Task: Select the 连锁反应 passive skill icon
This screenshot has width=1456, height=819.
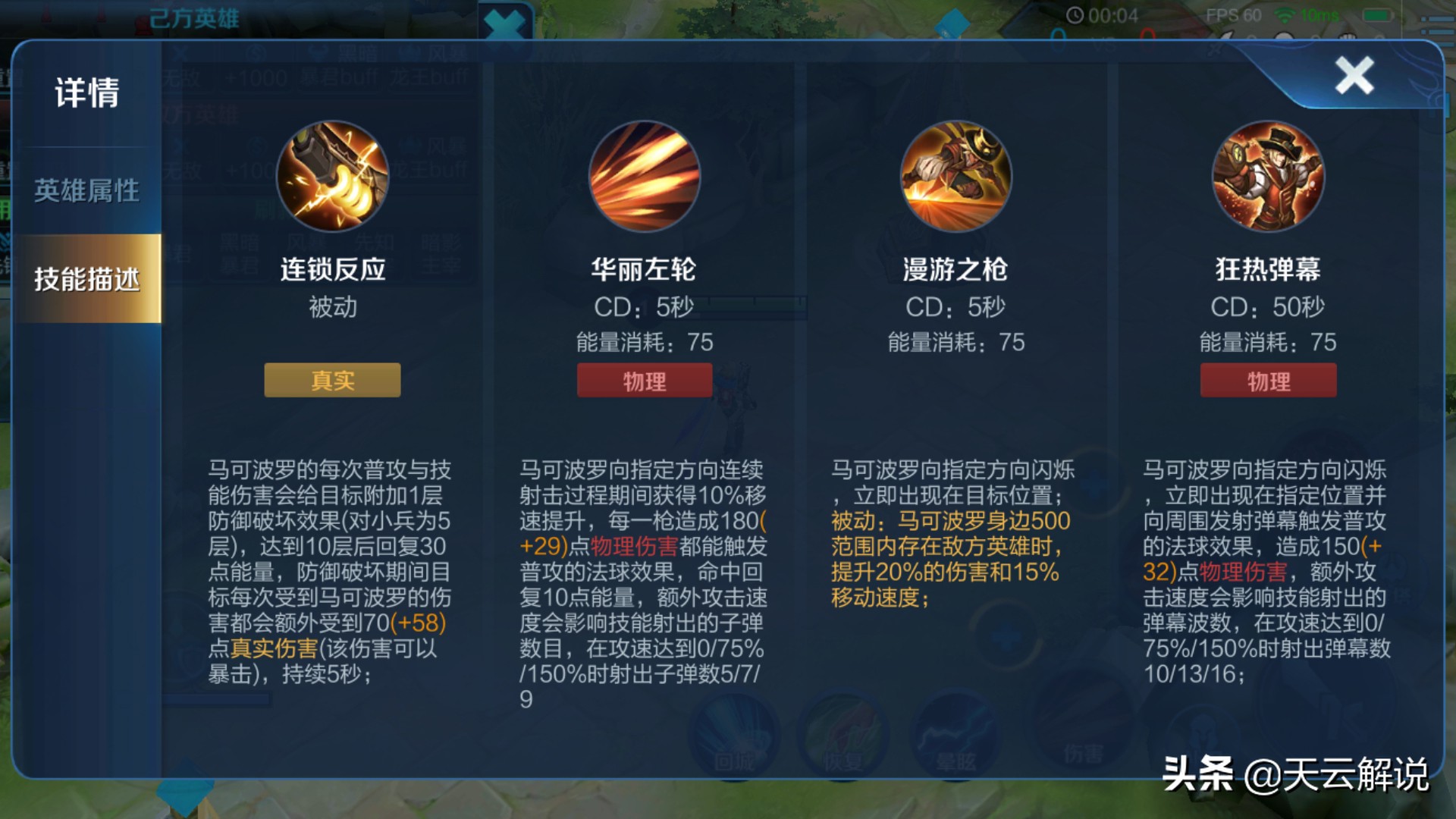Action: [331, 177]
